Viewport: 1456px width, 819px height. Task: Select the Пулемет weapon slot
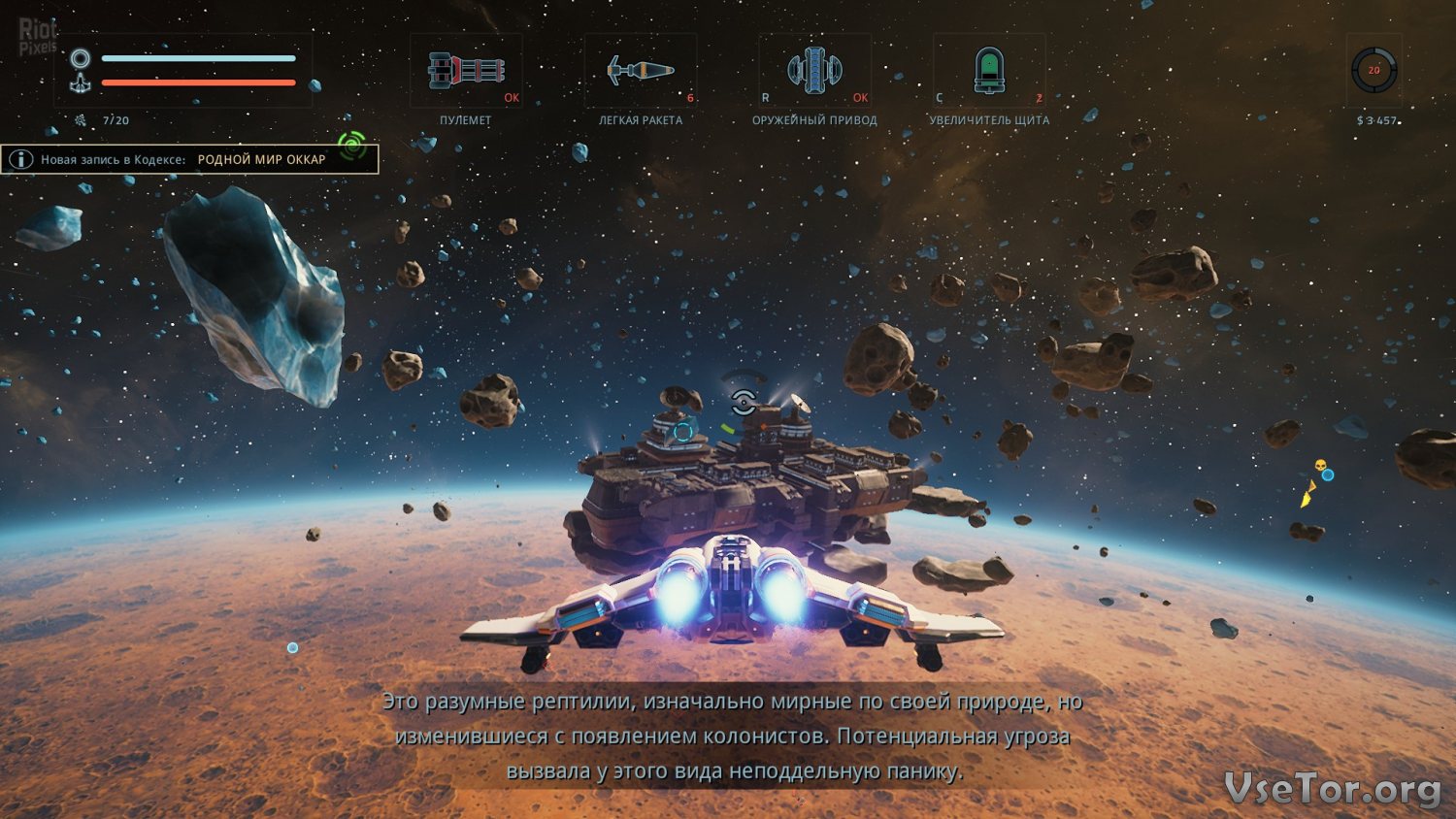click(x=466, y=71)
